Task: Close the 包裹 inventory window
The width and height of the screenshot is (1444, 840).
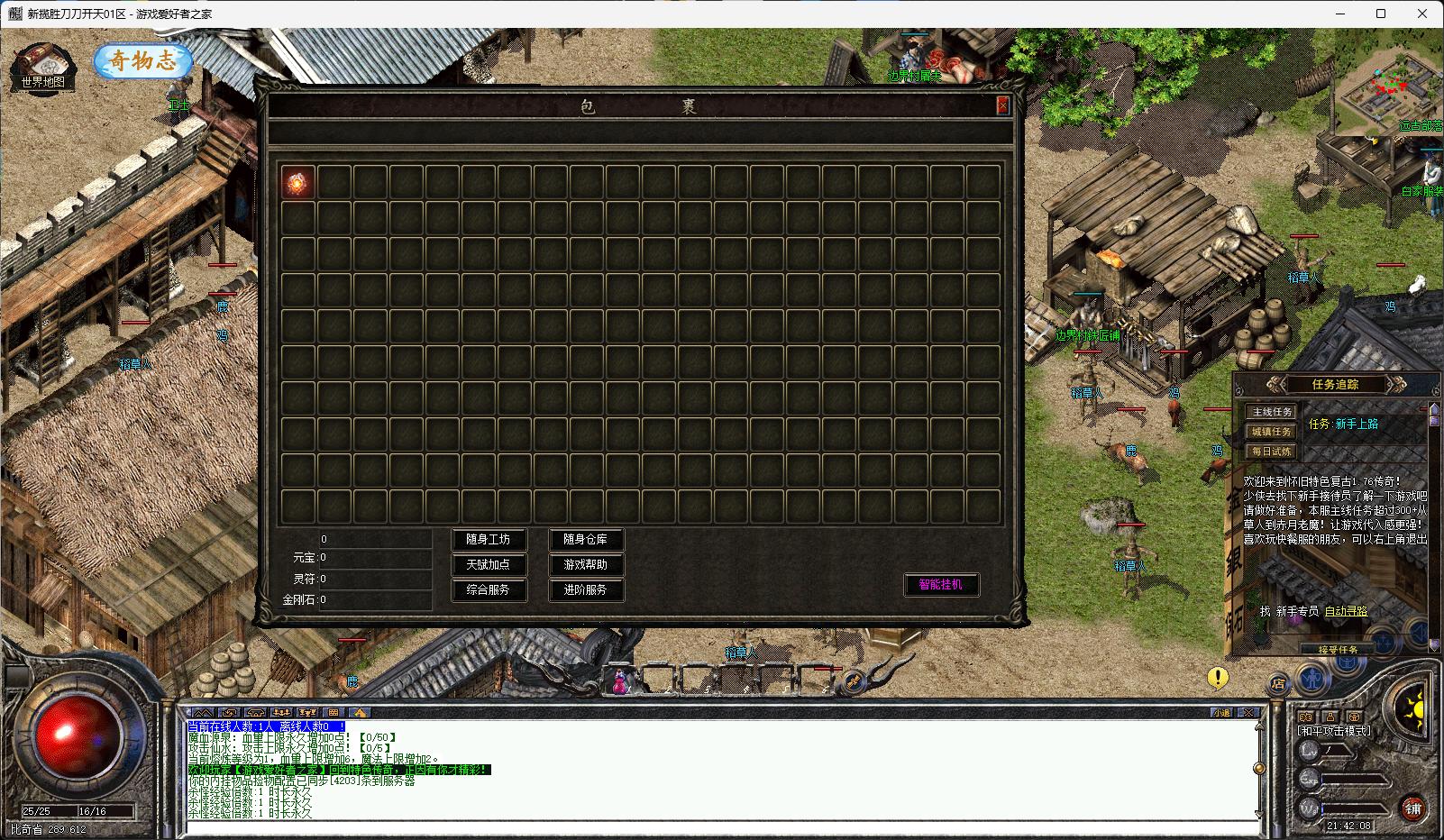Action: 1002,106
